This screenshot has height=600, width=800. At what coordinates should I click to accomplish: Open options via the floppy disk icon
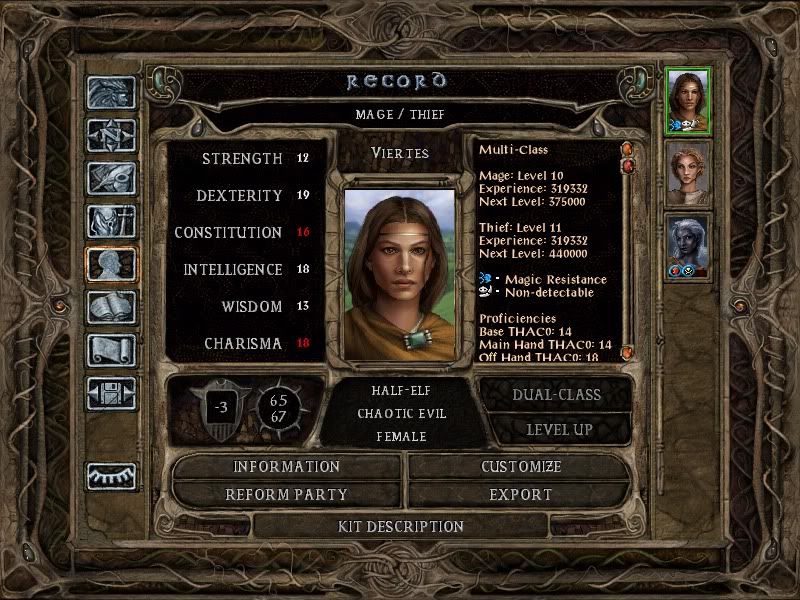(110, 393)
